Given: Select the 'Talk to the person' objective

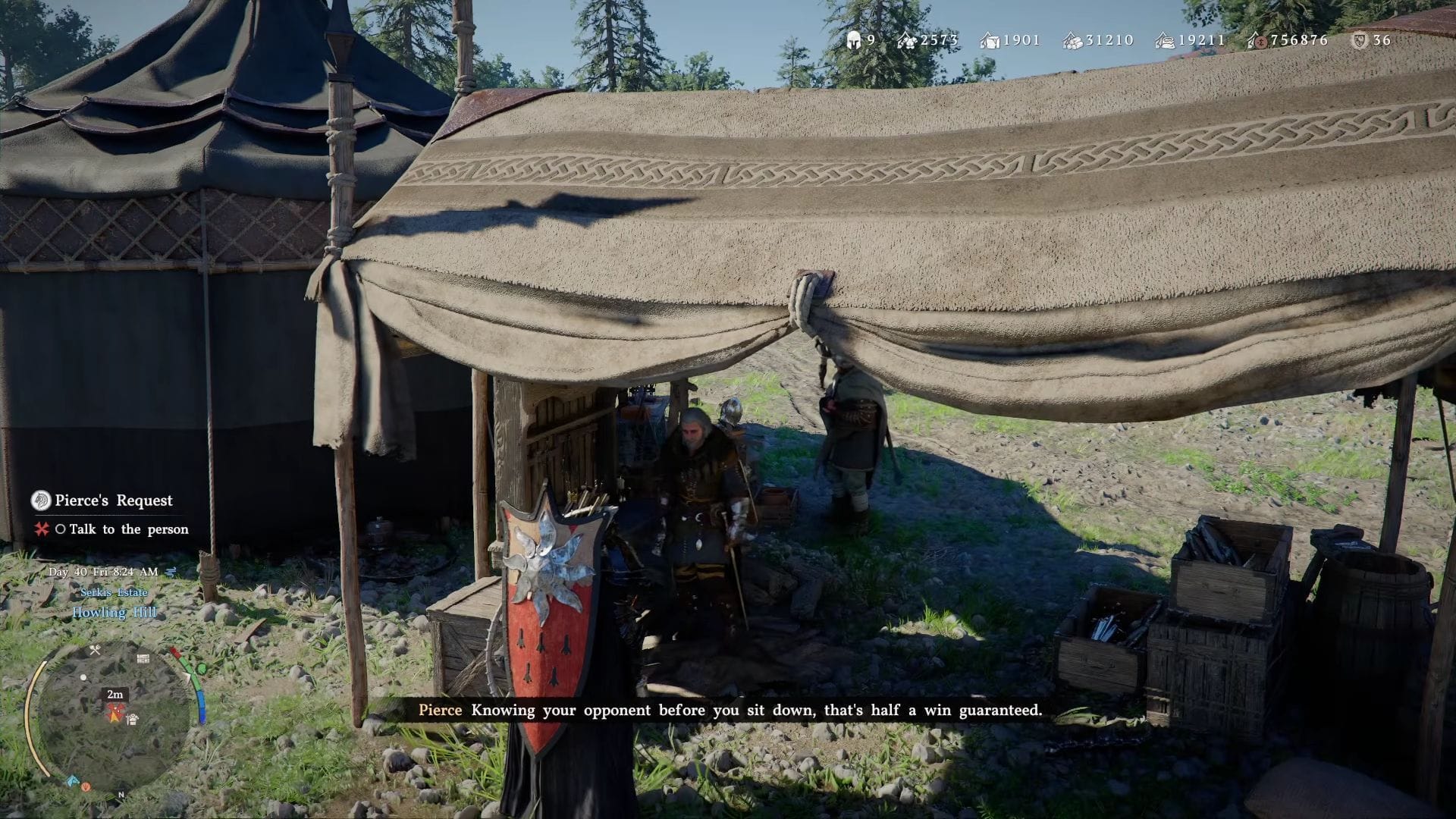Looking at the screenshot, I should pyautogui.click(x=128, y=529).
